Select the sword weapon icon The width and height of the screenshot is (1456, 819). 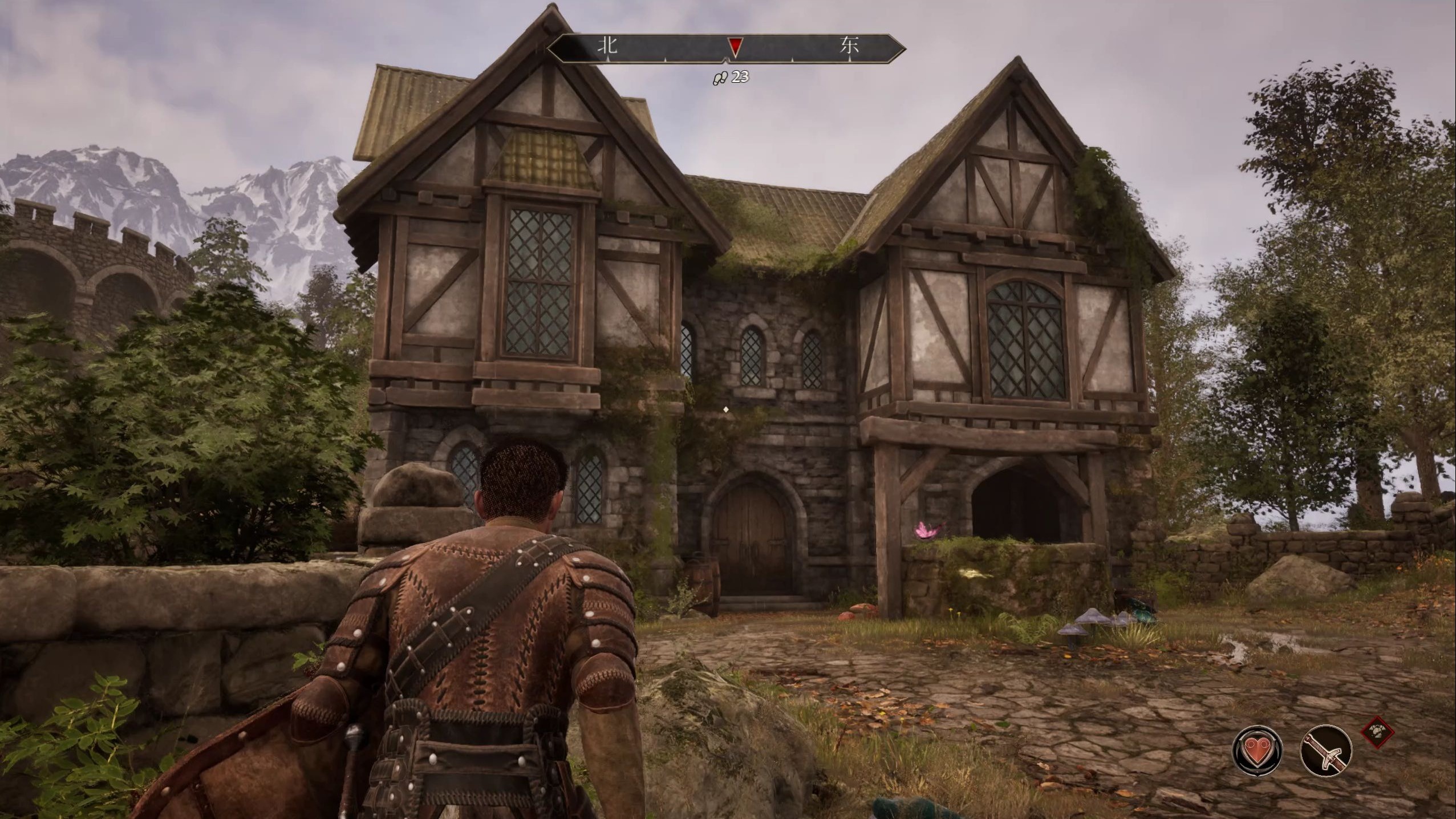click(1325, 751)
